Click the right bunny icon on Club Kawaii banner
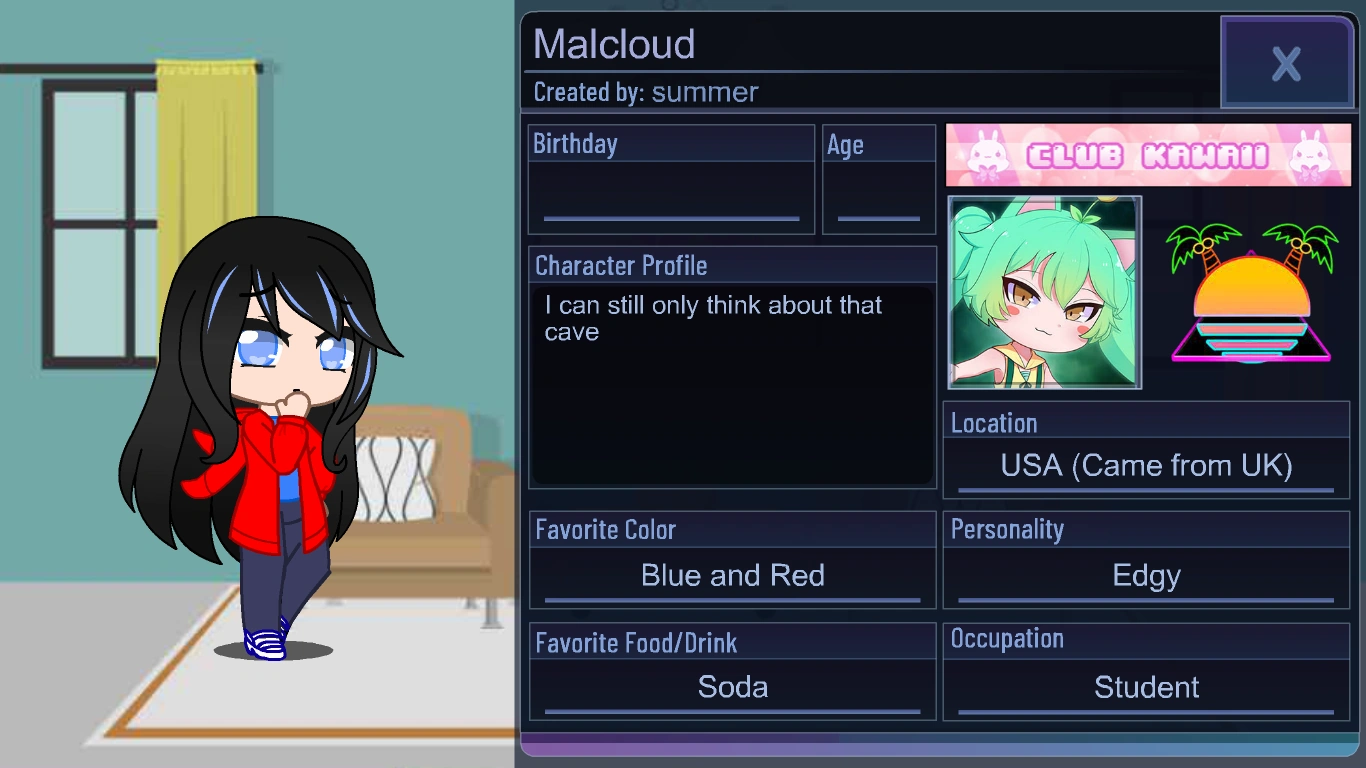Viewport: 1366px width, 768px height. pos(1311,155)
